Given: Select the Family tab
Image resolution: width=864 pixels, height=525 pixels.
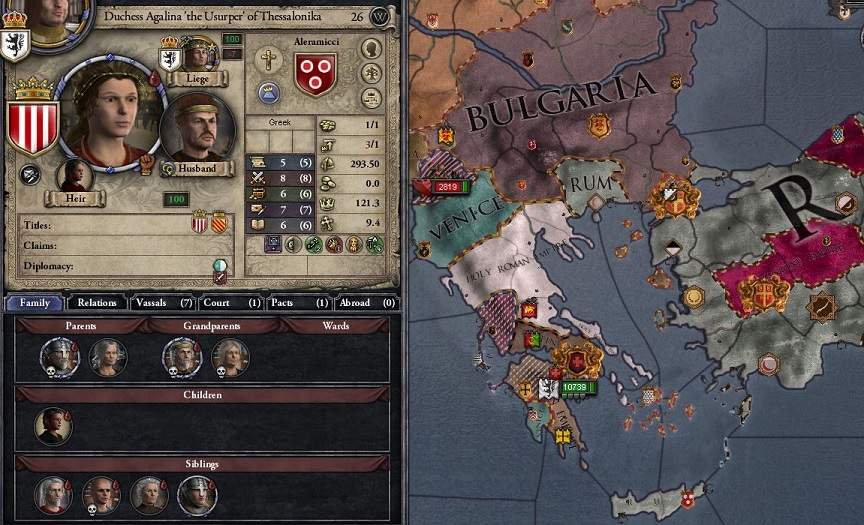Looking at the screenshot, I should [34, 302].
